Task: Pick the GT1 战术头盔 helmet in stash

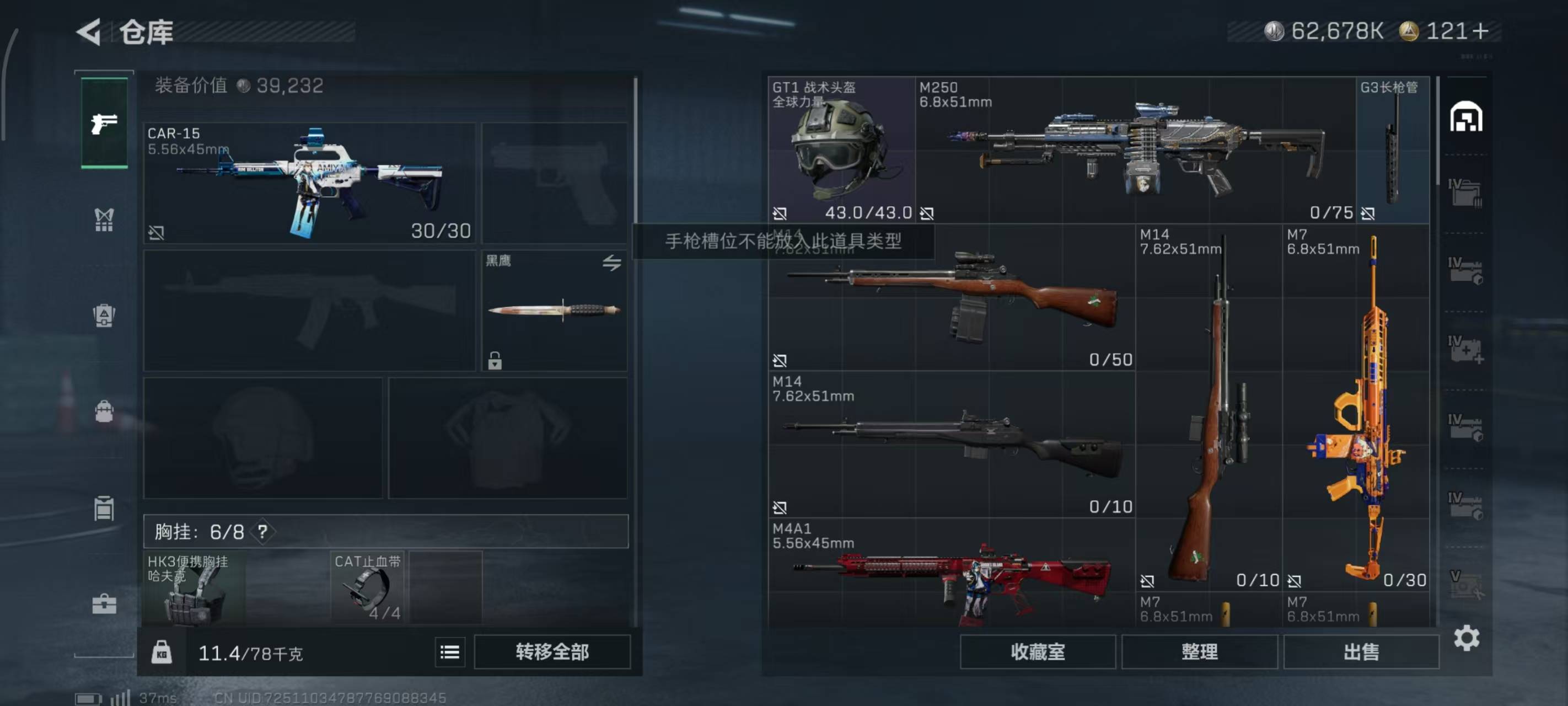Action: pos(841,150)
